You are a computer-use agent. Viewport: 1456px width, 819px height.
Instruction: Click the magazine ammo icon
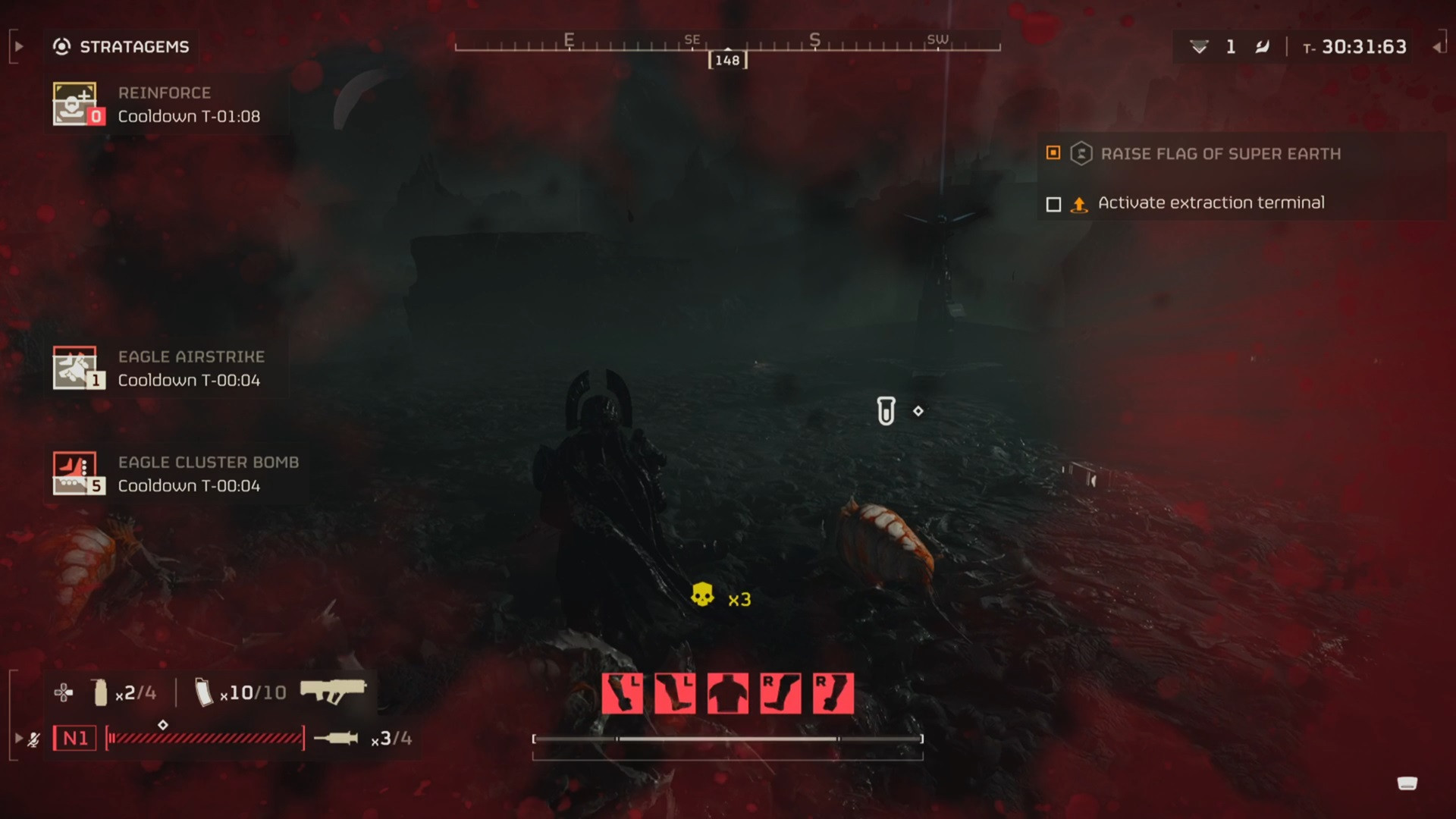click(x=203, y=692)
